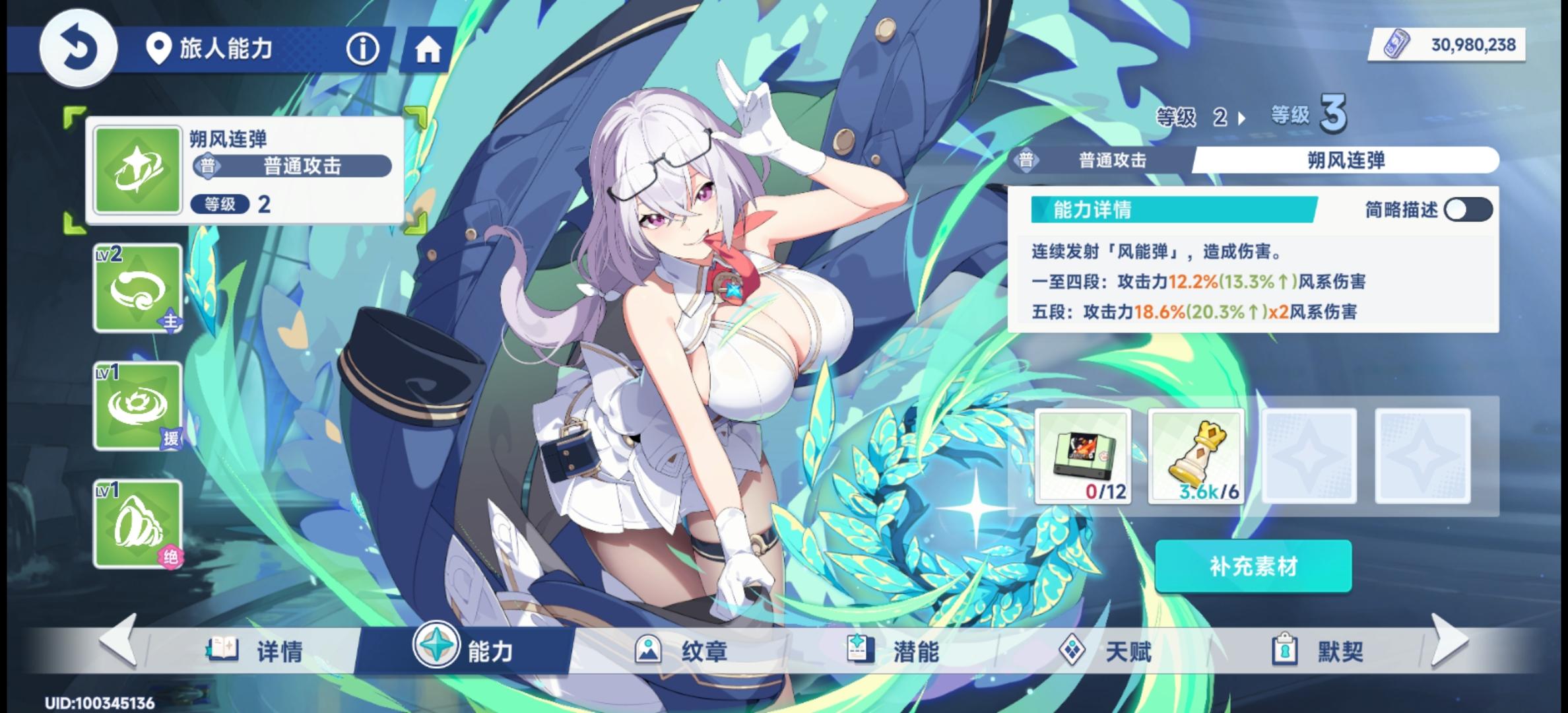Select the LV1 support skill (援) icon
This screenshot has height=713, width=1568.
point(137,405)
